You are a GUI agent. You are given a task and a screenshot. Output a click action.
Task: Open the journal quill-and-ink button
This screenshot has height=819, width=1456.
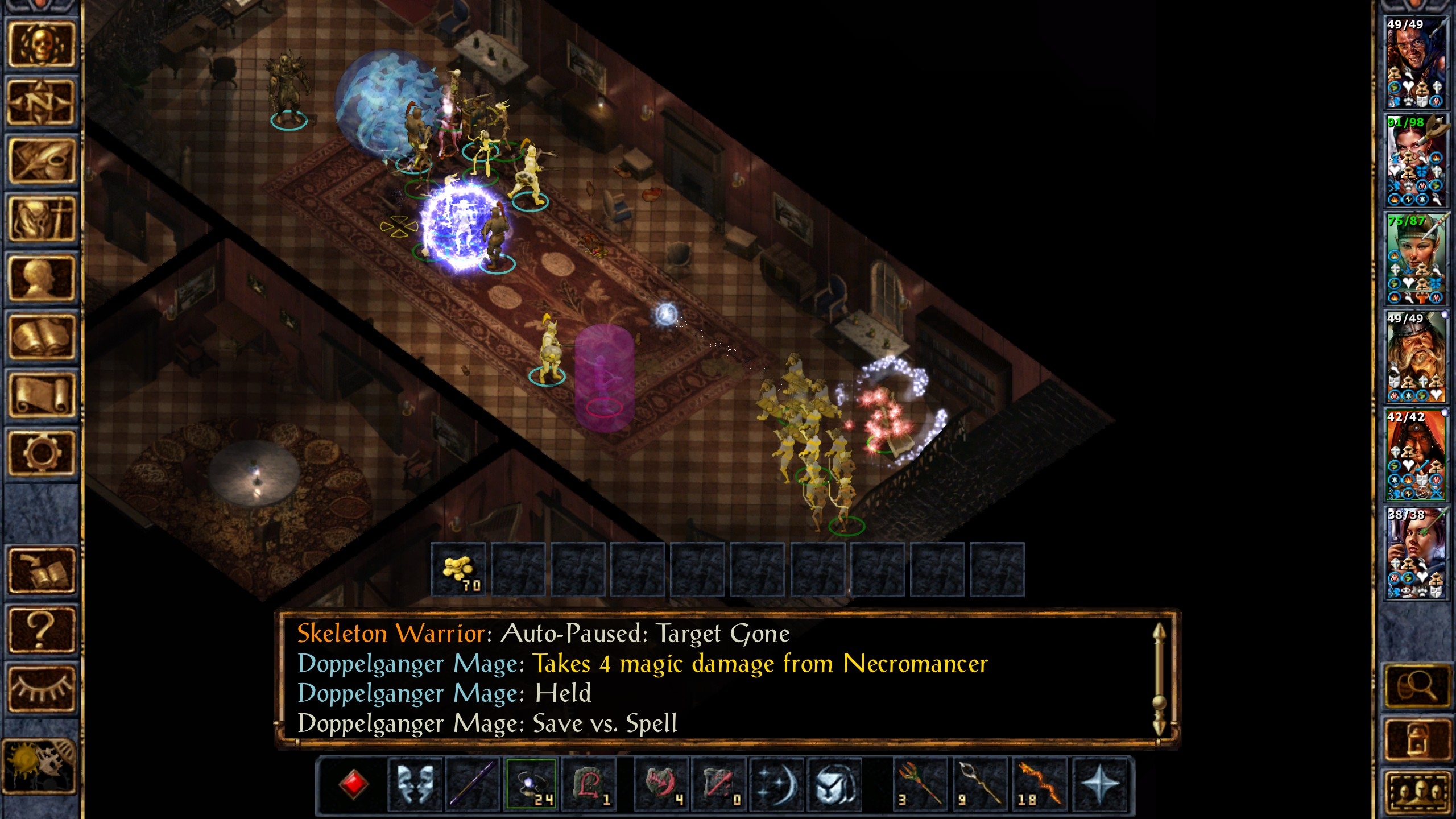(41, 162)
